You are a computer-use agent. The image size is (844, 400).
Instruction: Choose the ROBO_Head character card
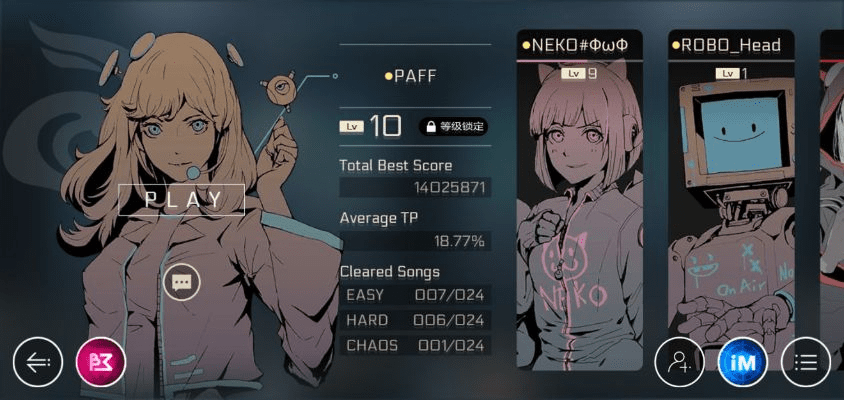pyautogui.click(x=731, y=200)
